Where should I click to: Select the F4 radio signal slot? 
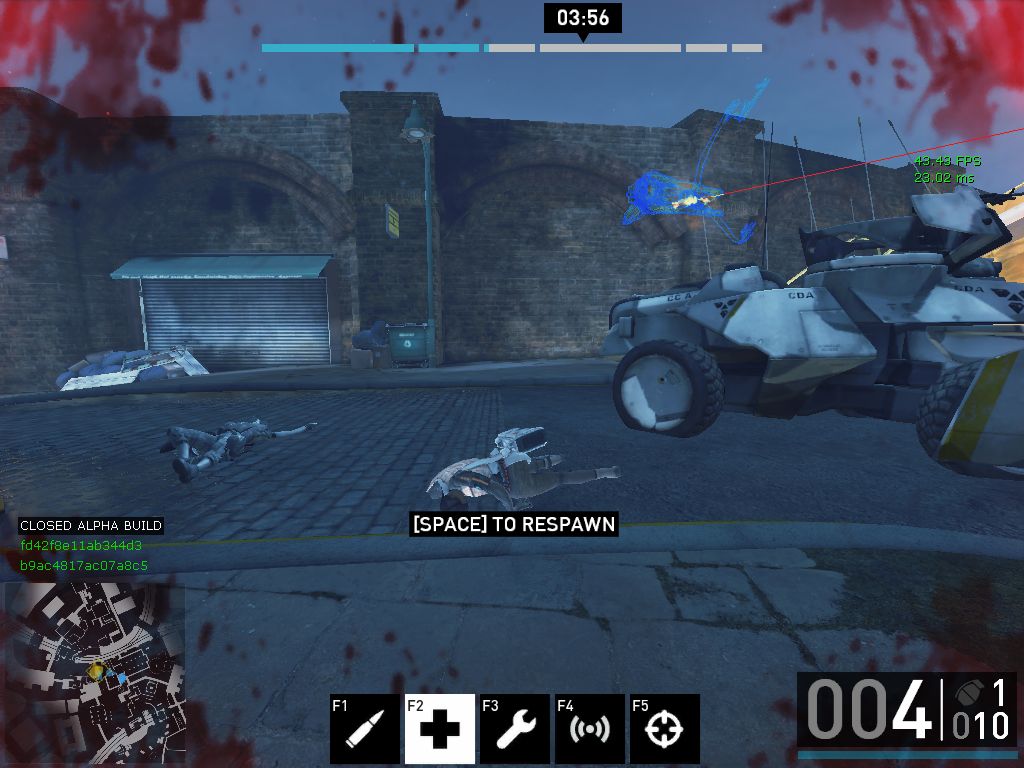tap(590, 729)
